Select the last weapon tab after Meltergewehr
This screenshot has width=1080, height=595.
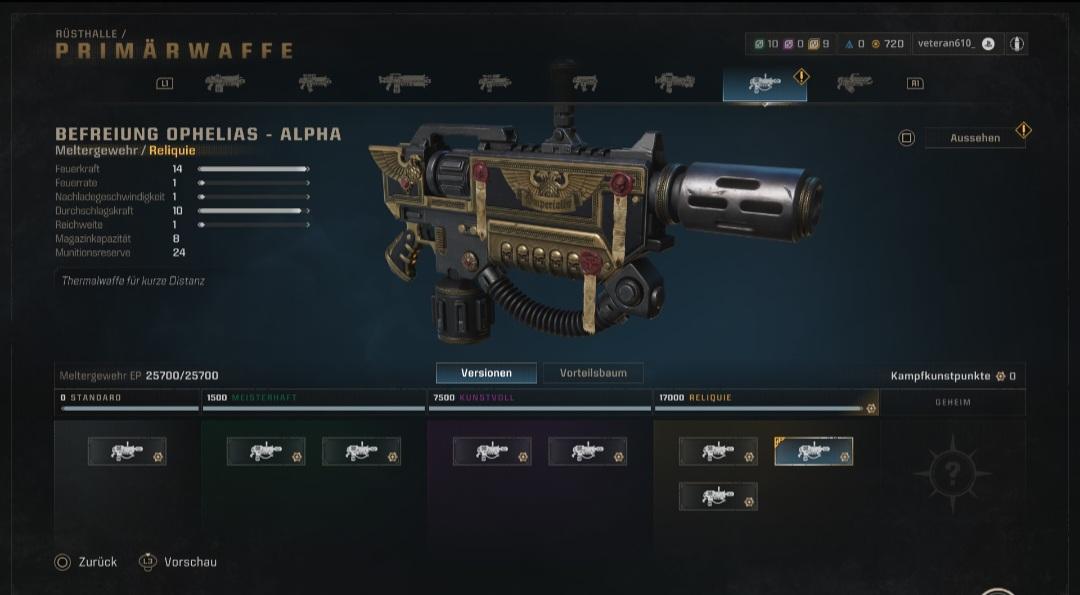click(x=854, y=84)
